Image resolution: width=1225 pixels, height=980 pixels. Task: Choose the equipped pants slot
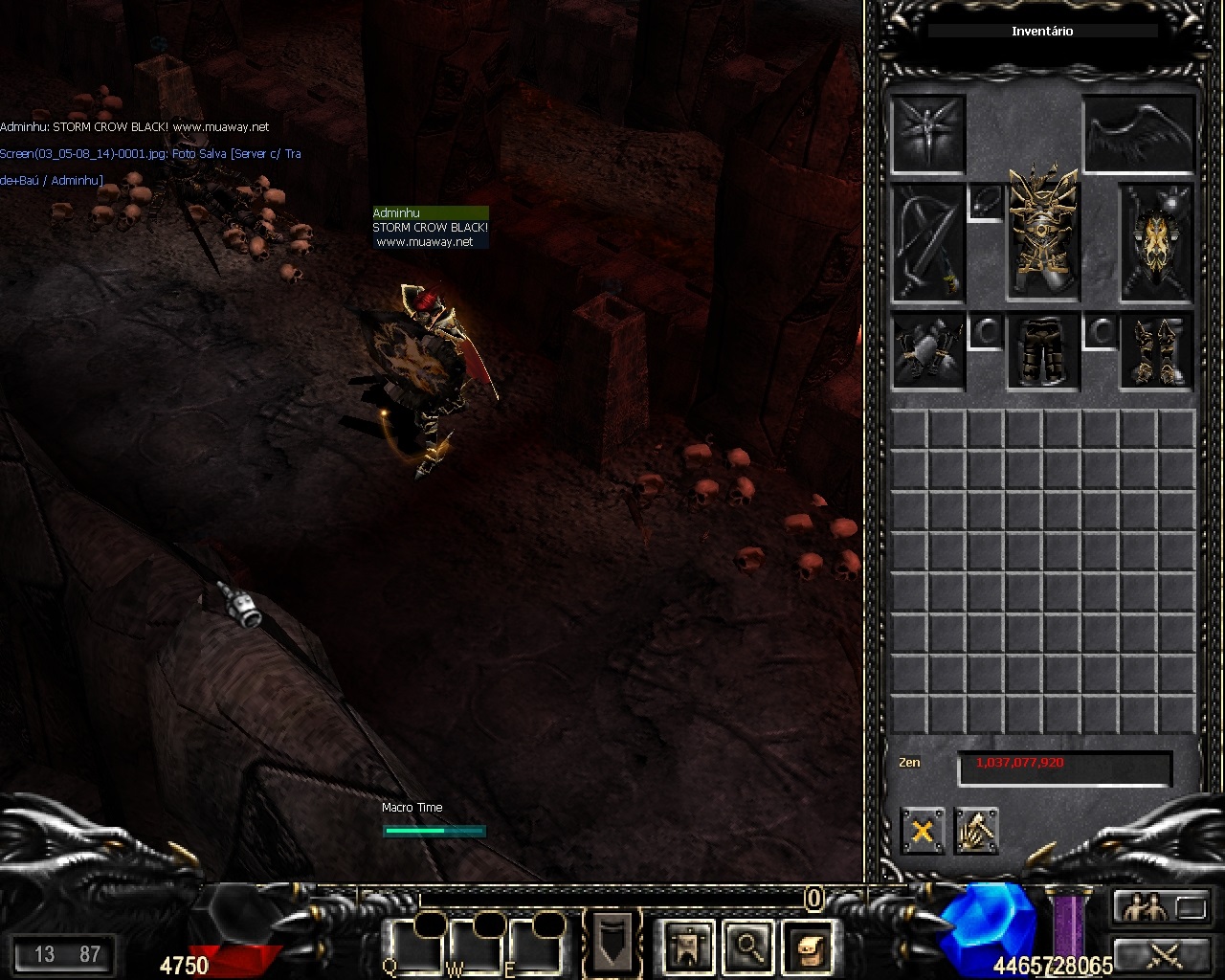(1042, 351)
